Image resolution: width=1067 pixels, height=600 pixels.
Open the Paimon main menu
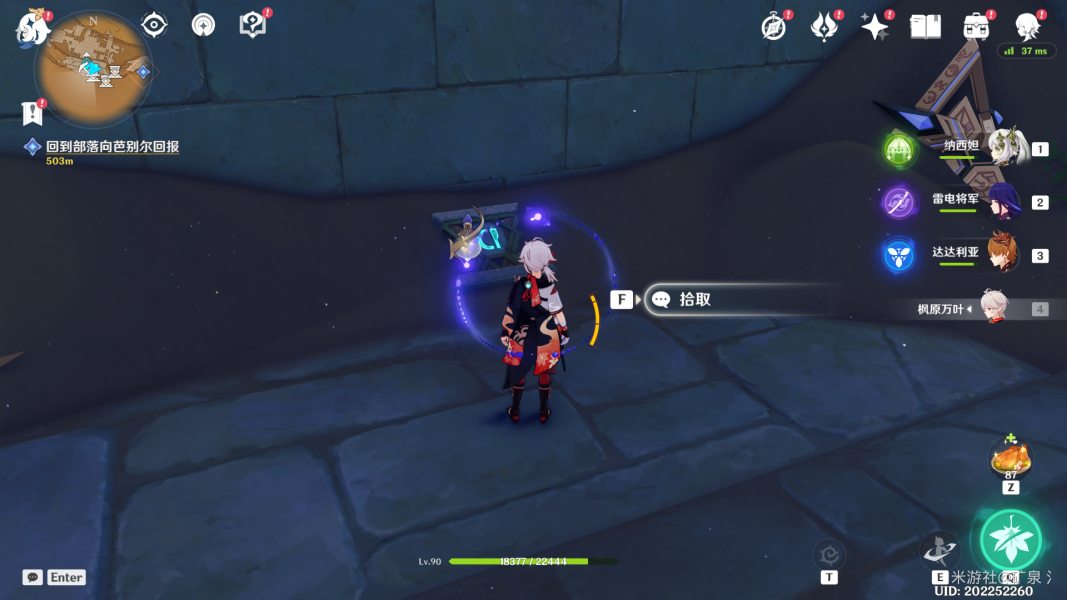click(x=33, y=27)
